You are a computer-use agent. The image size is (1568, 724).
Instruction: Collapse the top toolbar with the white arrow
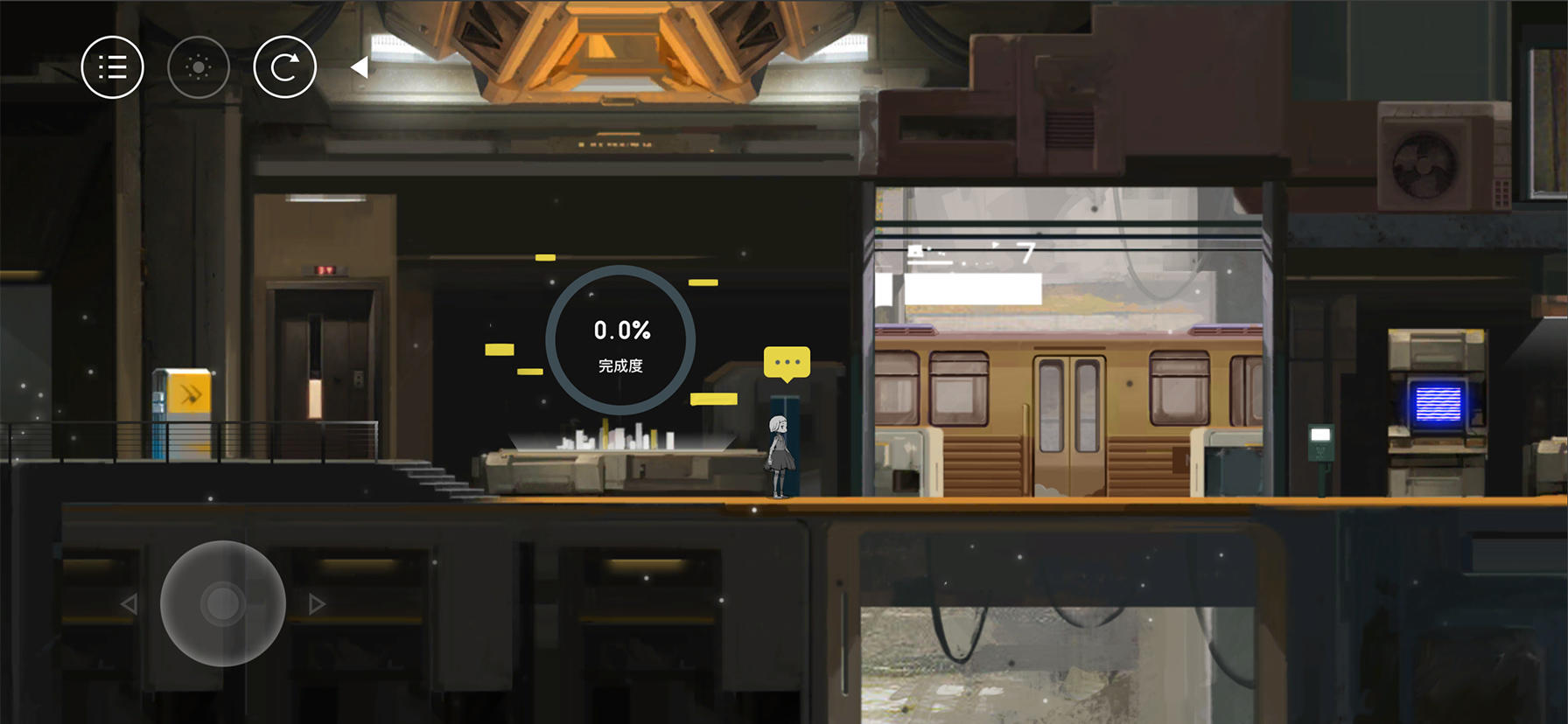[359, 67]
